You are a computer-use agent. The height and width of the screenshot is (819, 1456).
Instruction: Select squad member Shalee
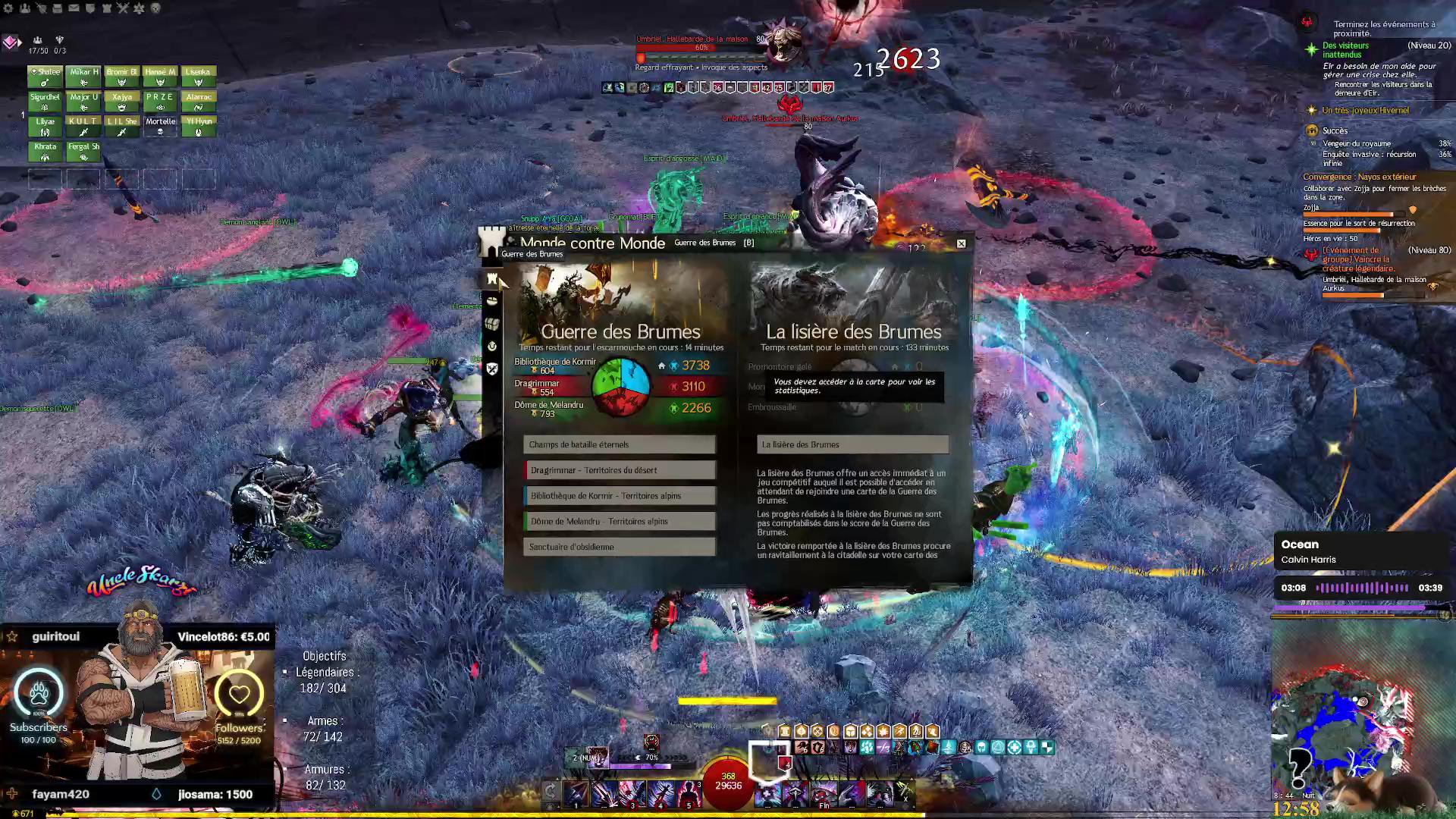click(x=45, y=77)
